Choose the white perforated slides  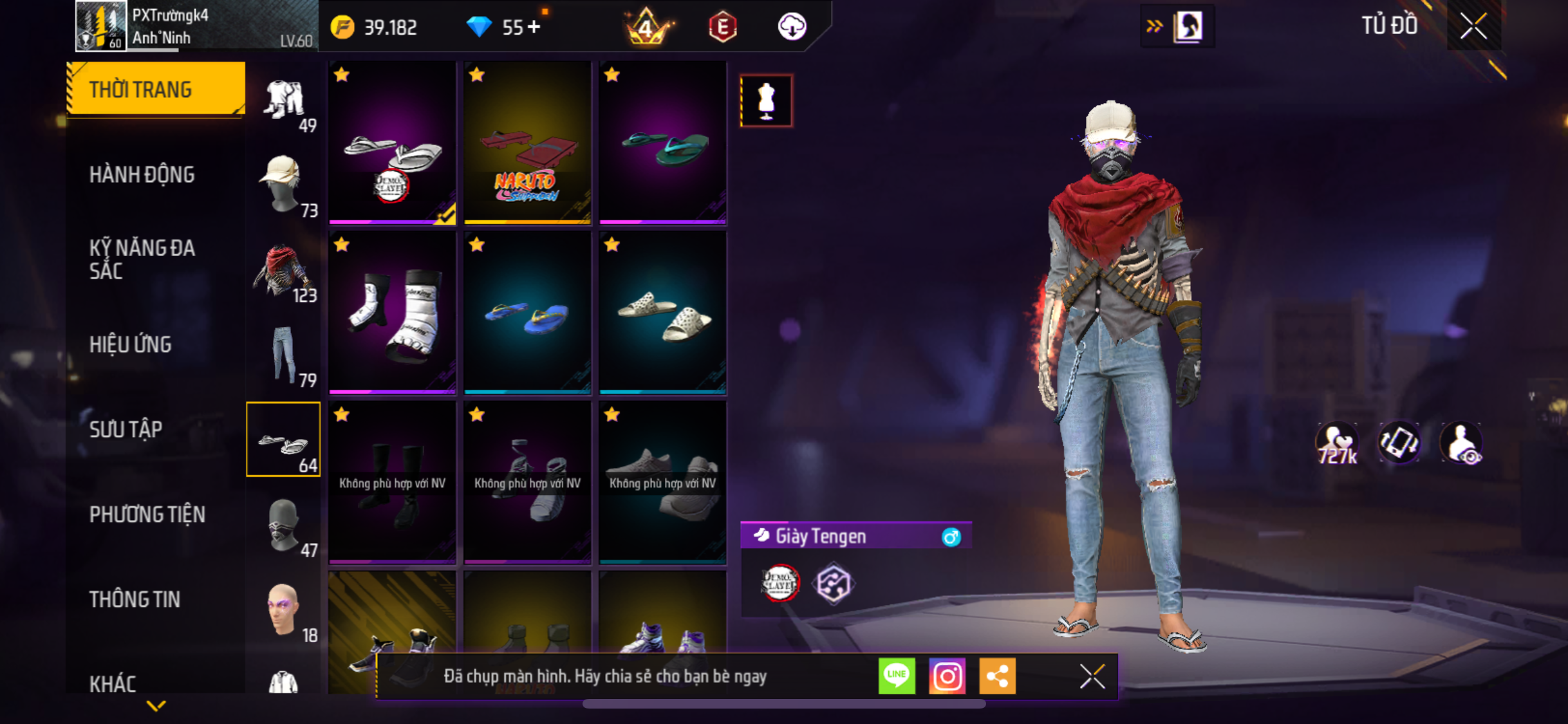662,313
